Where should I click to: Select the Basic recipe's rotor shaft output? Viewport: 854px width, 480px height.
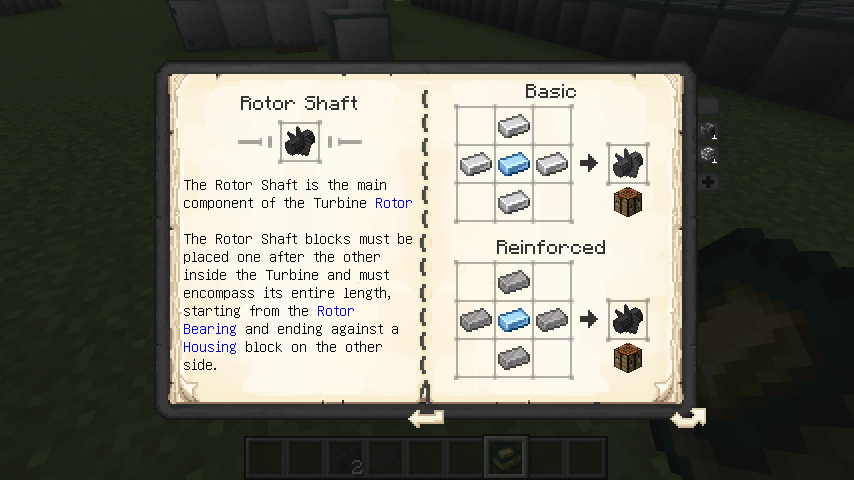[x=627, y=163]
